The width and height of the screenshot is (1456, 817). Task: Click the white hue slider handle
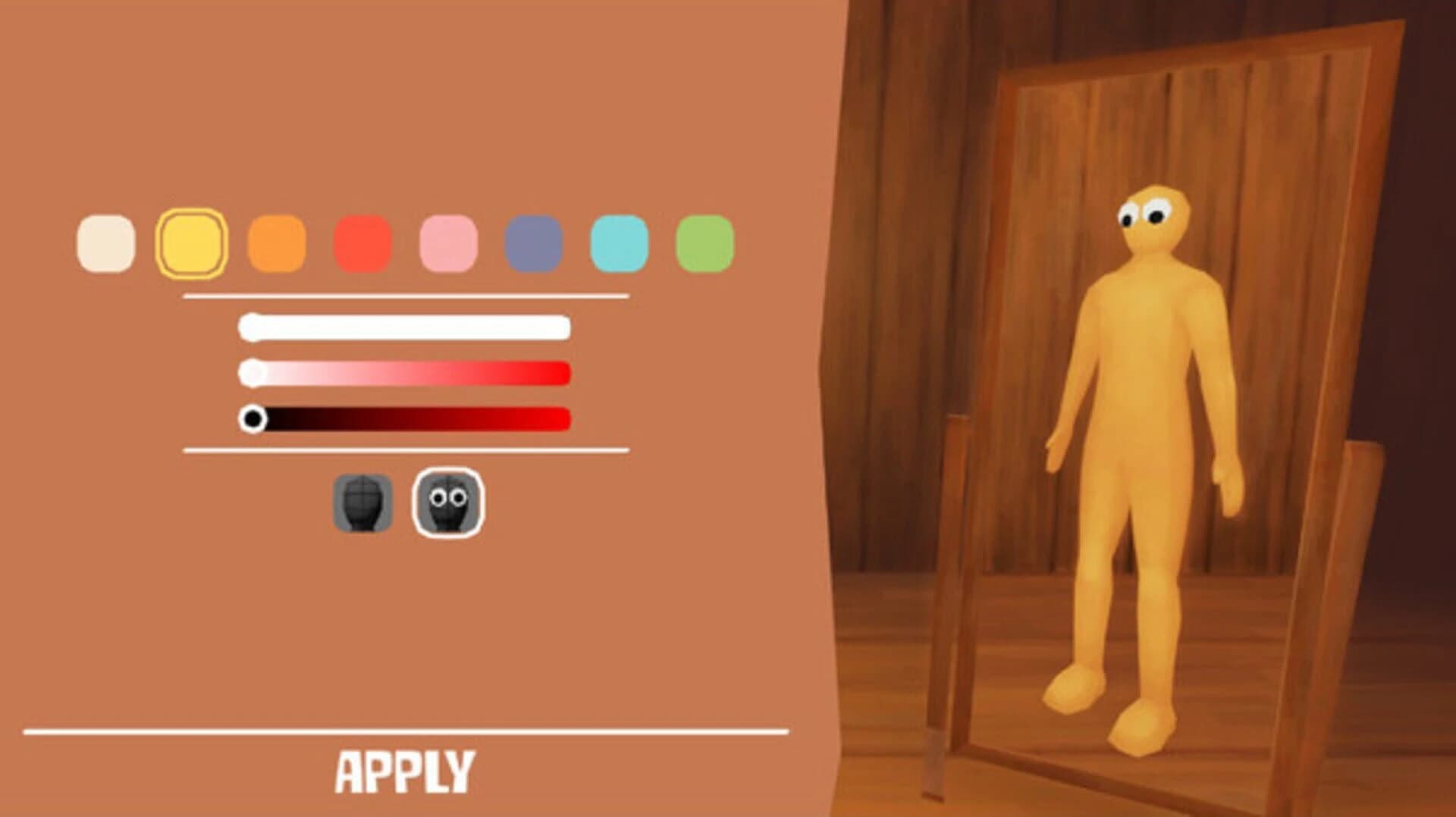point(250,327)
